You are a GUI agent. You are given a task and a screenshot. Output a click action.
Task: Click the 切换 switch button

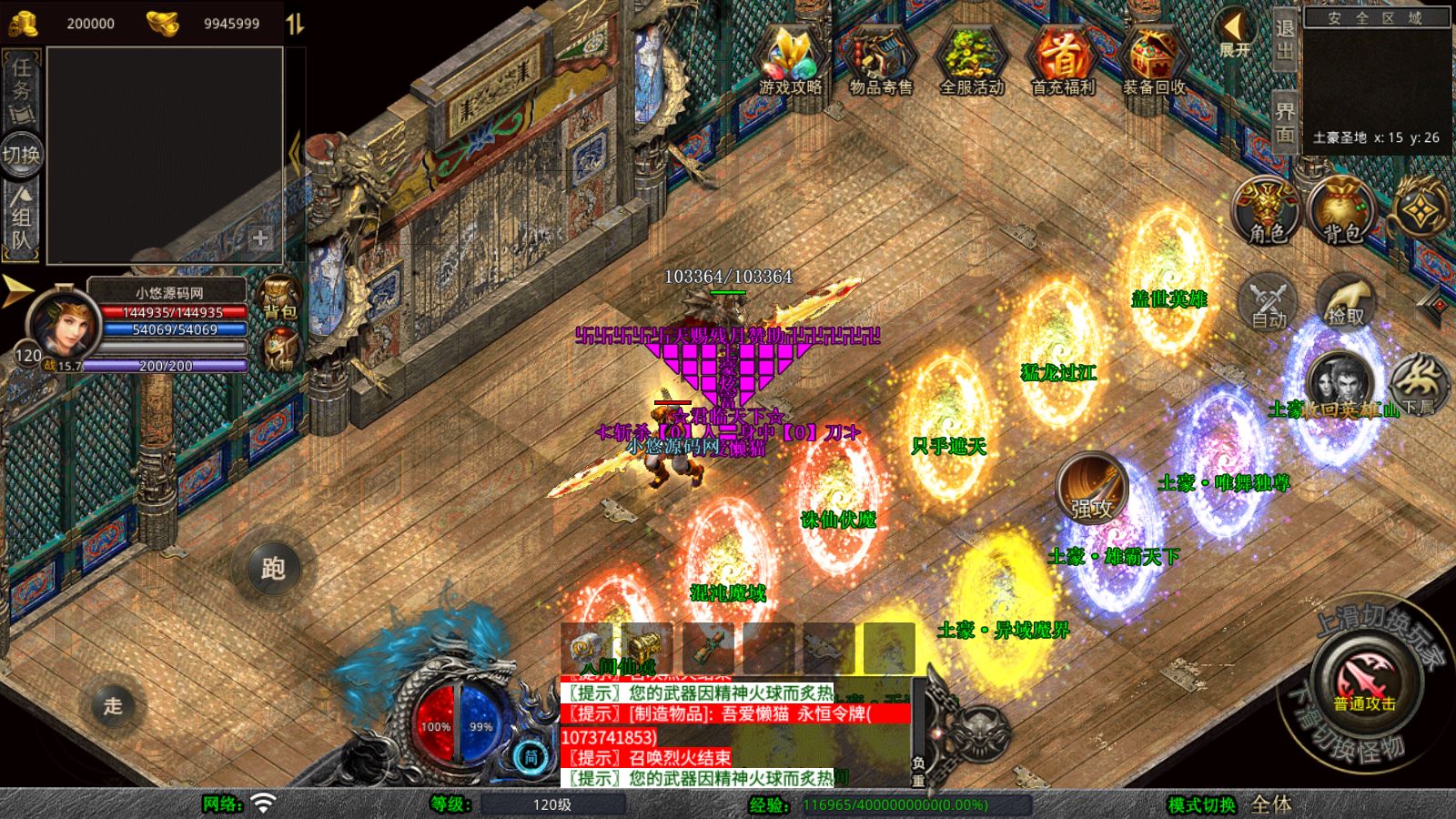(x=21, y=154)
